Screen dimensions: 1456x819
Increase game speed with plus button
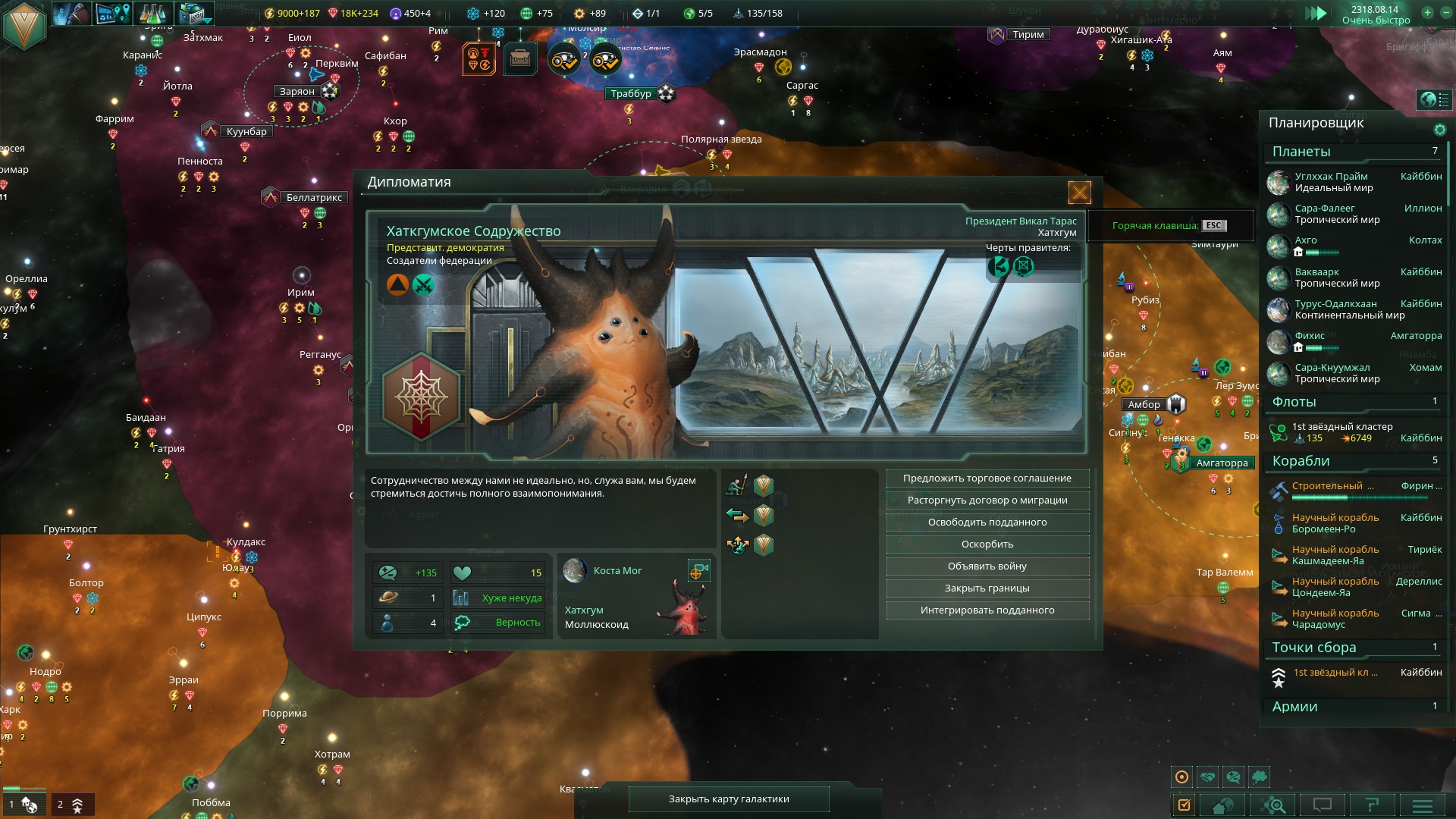coord(1427,13)
